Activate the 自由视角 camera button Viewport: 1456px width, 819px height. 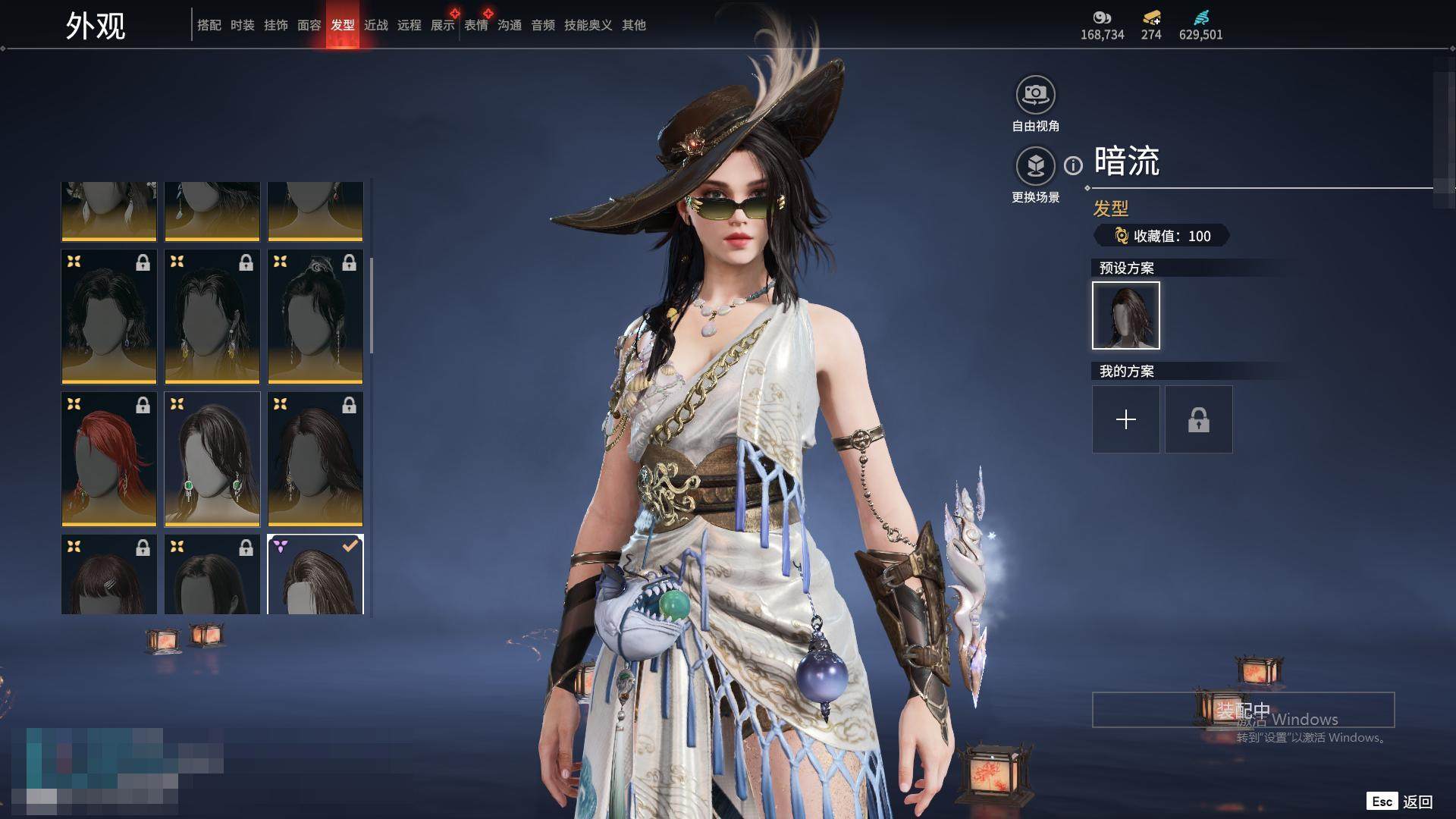tap(1035, 96)
